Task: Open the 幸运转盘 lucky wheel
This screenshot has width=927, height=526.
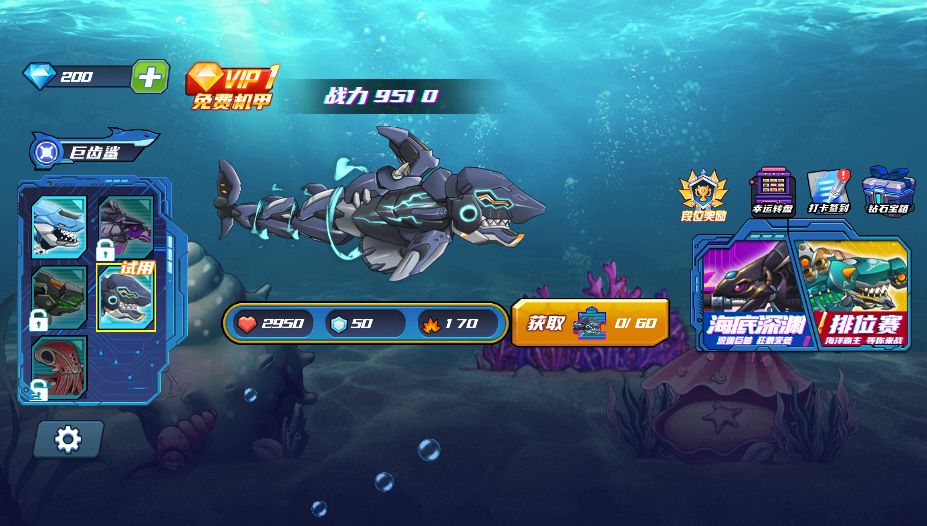Action: pos(772,191)
